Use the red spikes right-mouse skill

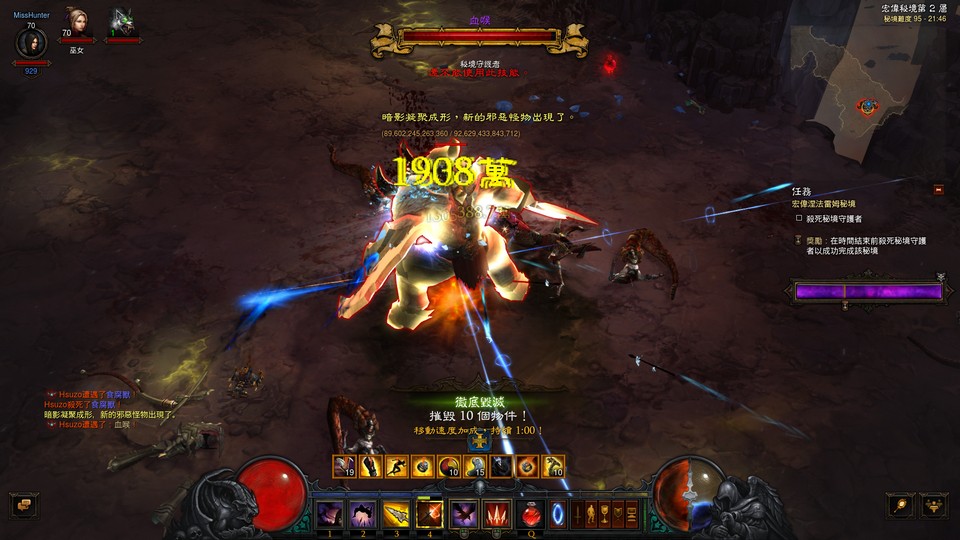tap(496, 515)
